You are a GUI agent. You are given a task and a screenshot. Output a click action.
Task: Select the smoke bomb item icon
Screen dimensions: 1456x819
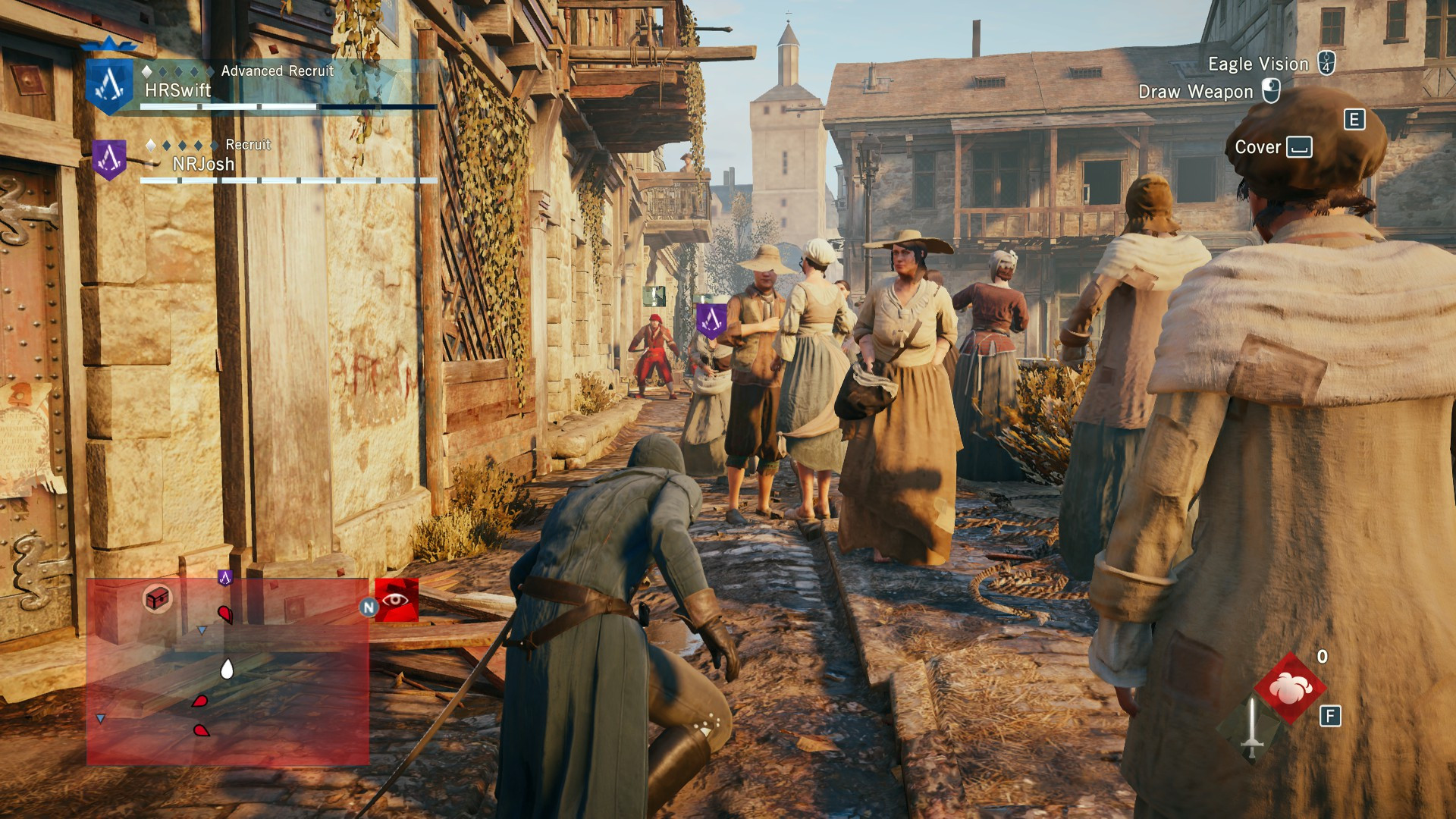[1290, 688]
